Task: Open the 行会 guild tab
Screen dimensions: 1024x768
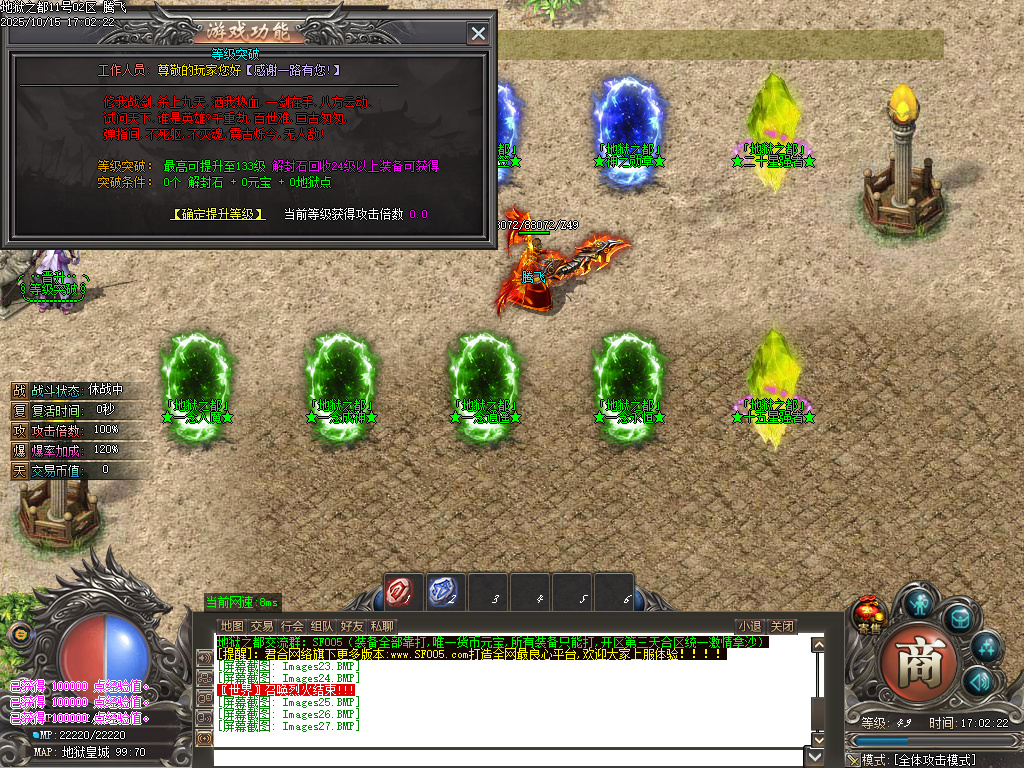Action: click(292, 626)
